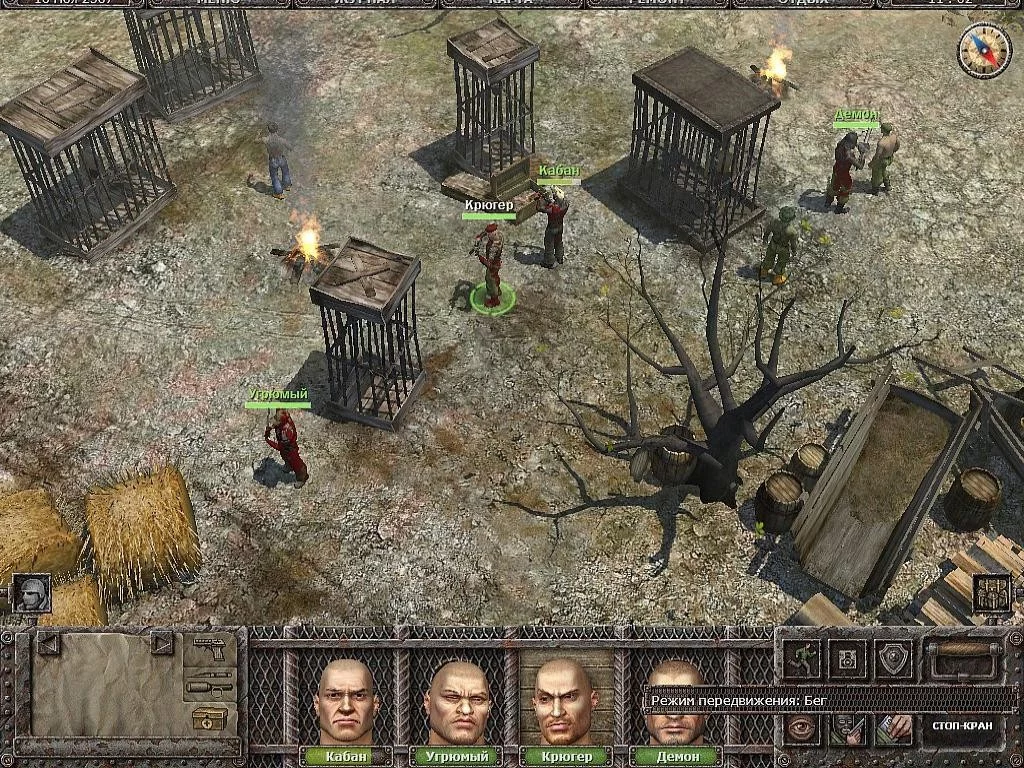This screenshot has height=768, width=1024.
Task: Click the right arrow on the paper panel
Action: (161, 642)
